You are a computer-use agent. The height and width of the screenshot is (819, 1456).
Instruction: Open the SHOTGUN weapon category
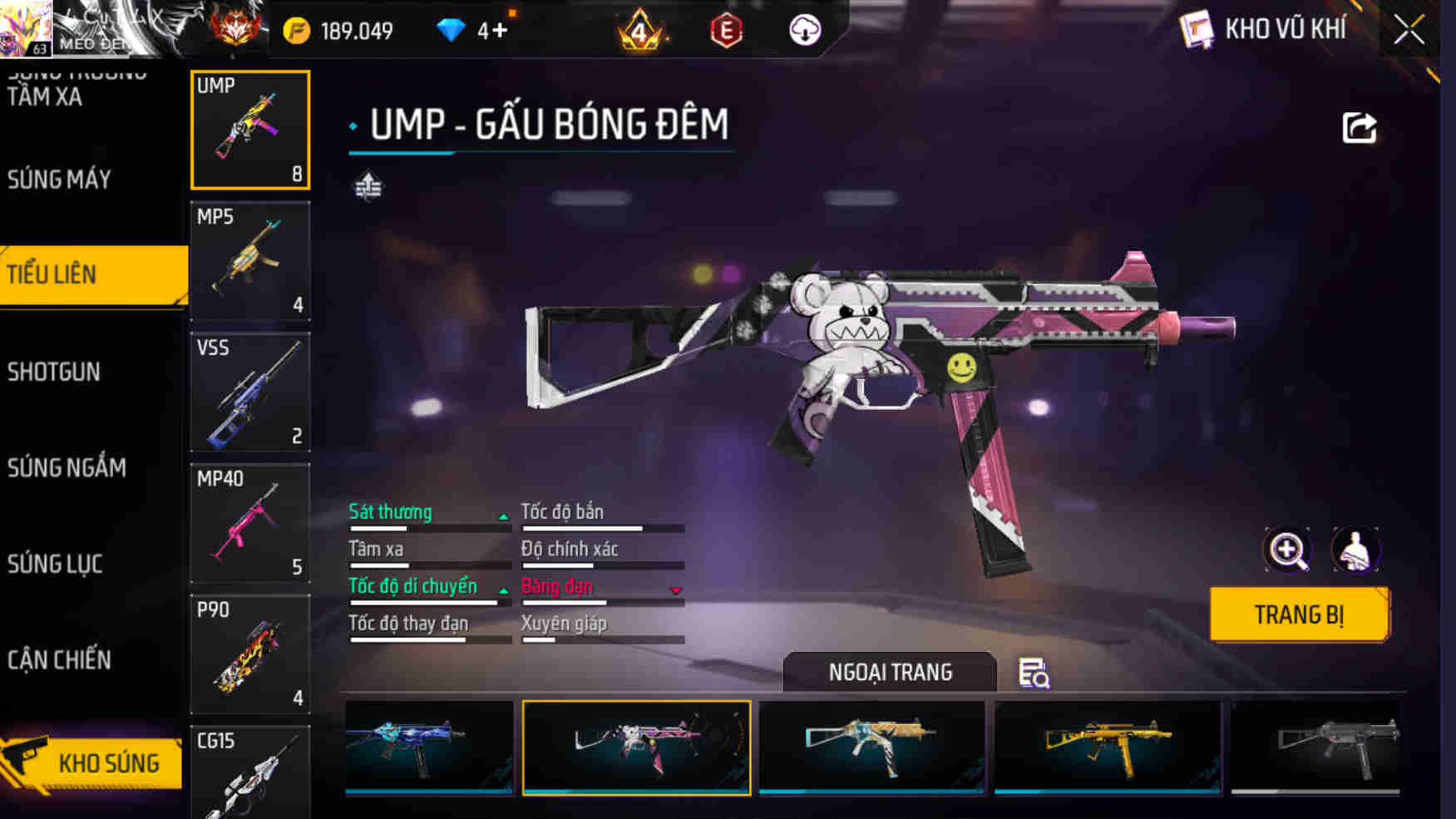[55, 372]
